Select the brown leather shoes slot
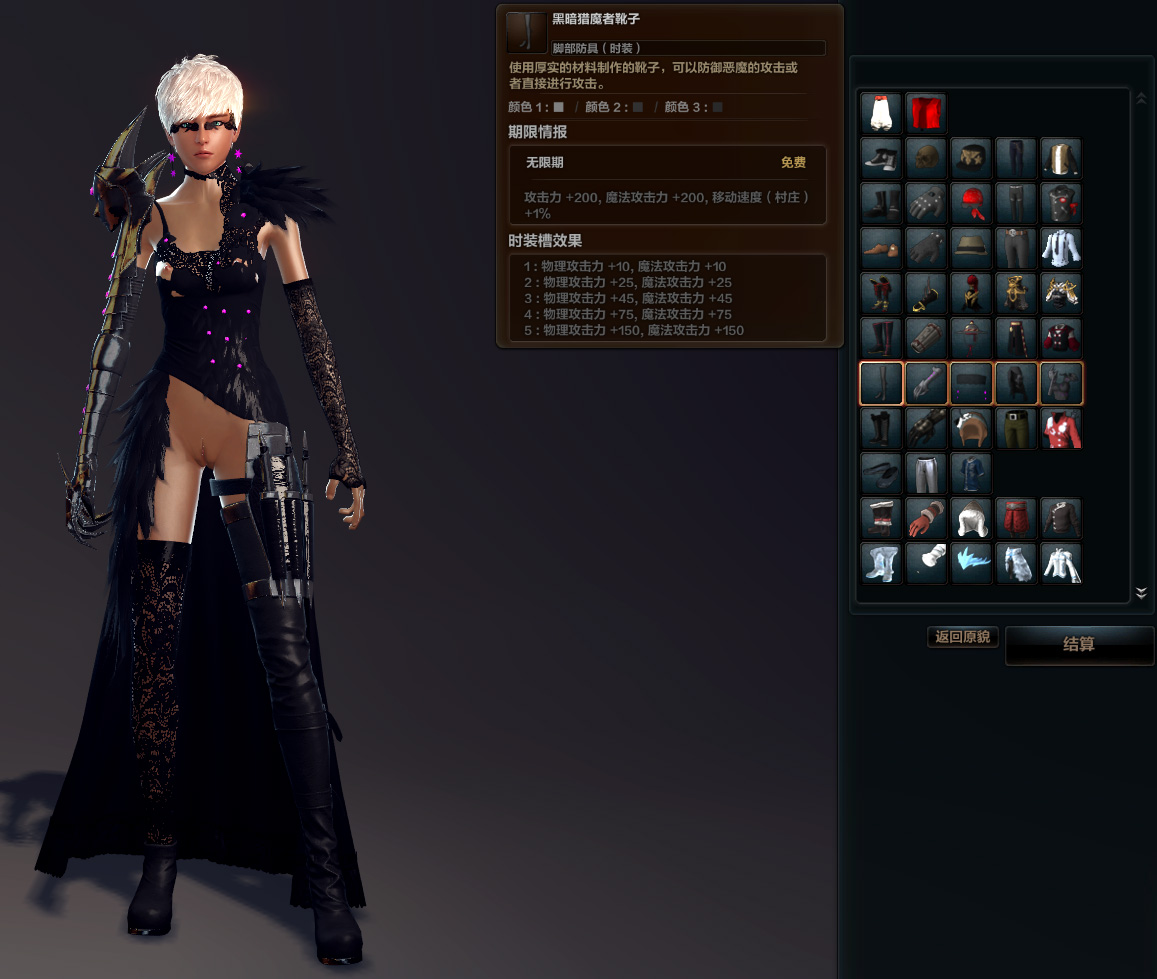1157x979 pixels. pyautogui.click(x=881, y=249)
